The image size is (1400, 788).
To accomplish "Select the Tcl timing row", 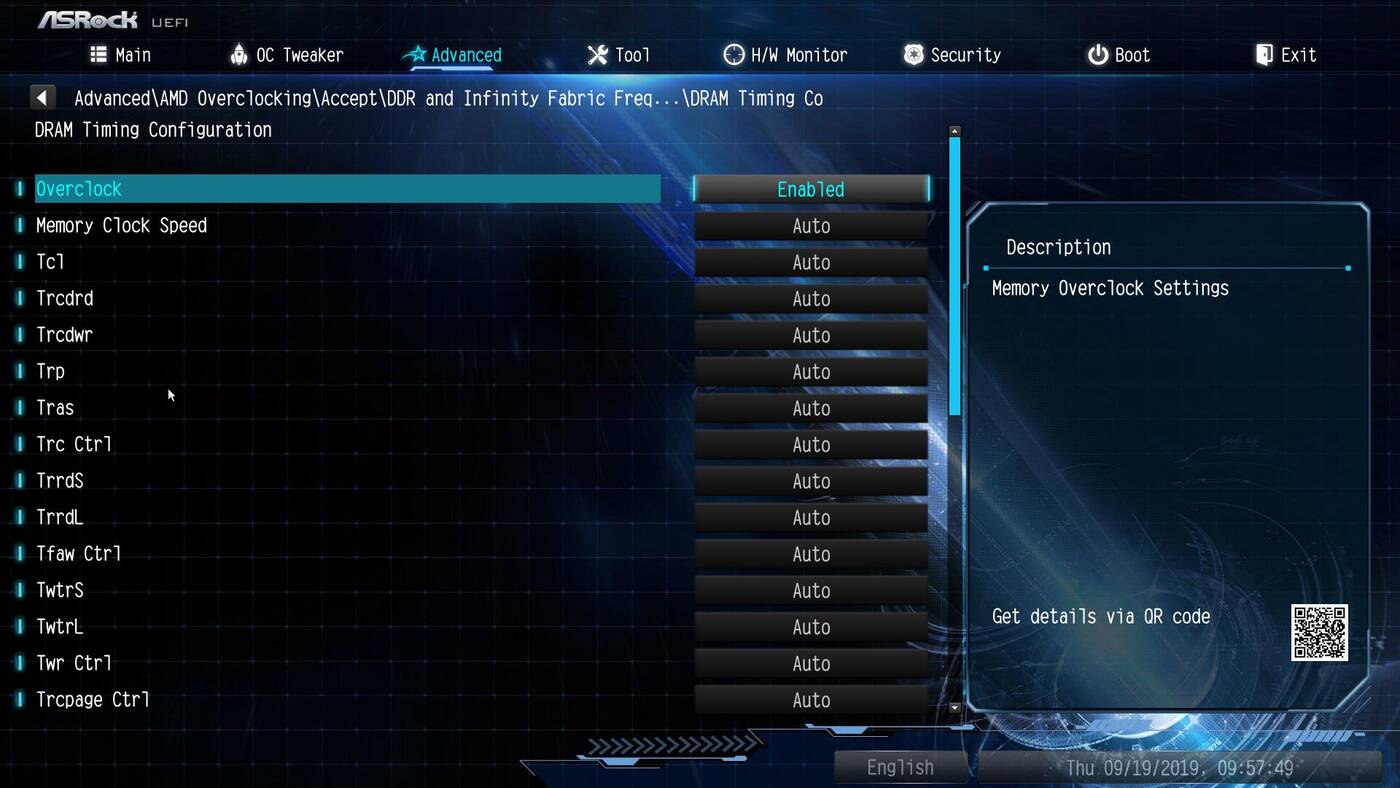I will tap(51, 262).
